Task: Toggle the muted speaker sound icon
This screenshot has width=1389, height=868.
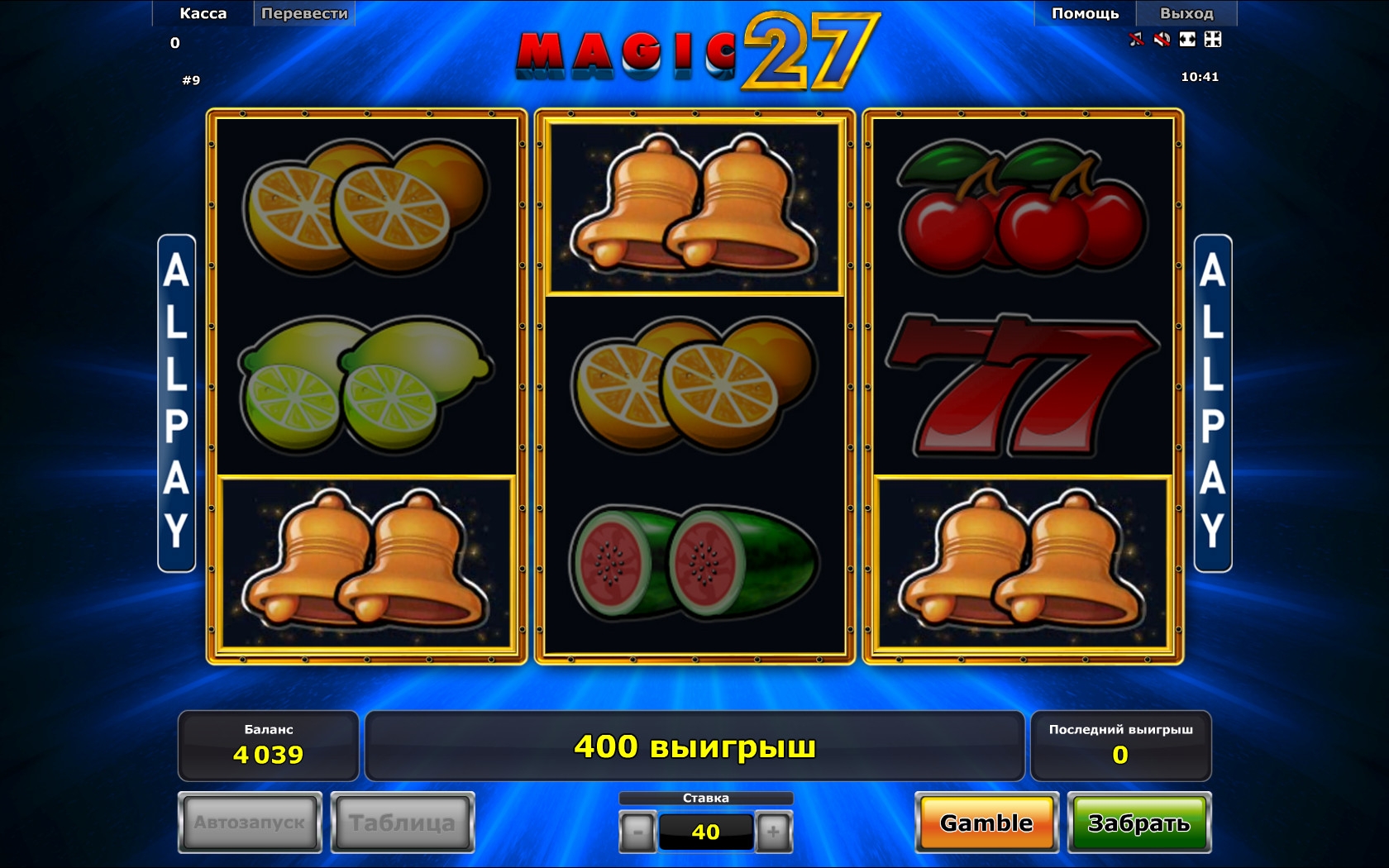Action: (x=1162, y=39)
